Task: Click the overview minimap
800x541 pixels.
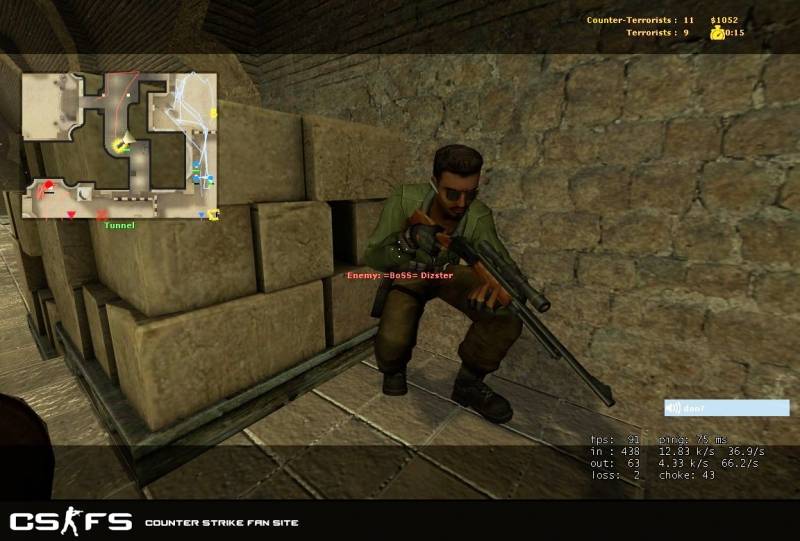Action: pyautogui.click(x=120, y=145)
